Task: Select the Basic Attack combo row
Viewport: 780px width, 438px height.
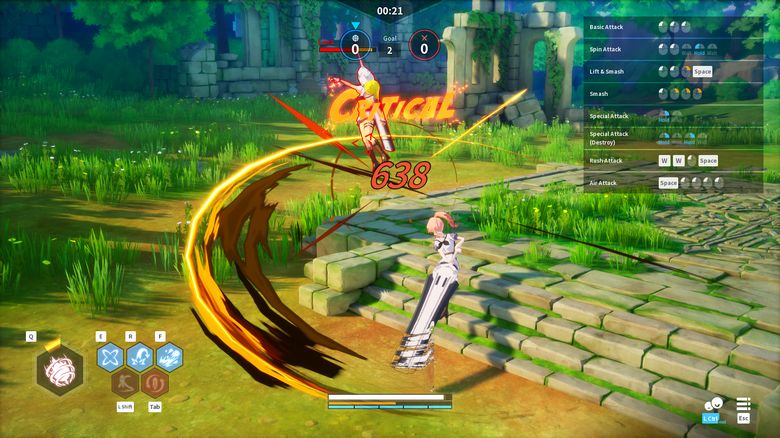Action: (660, 26)
